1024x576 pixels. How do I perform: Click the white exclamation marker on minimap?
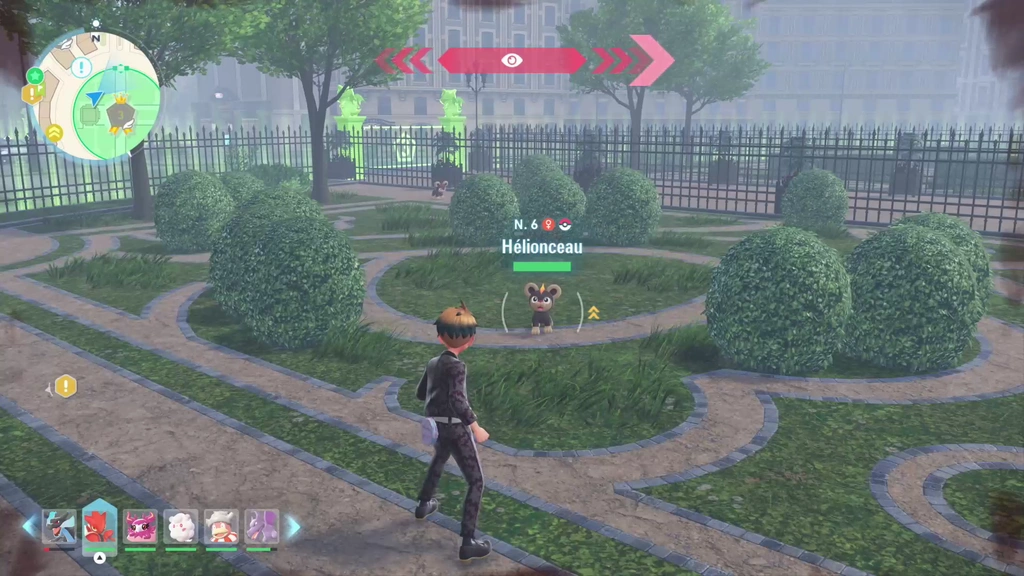pos(81,67)
